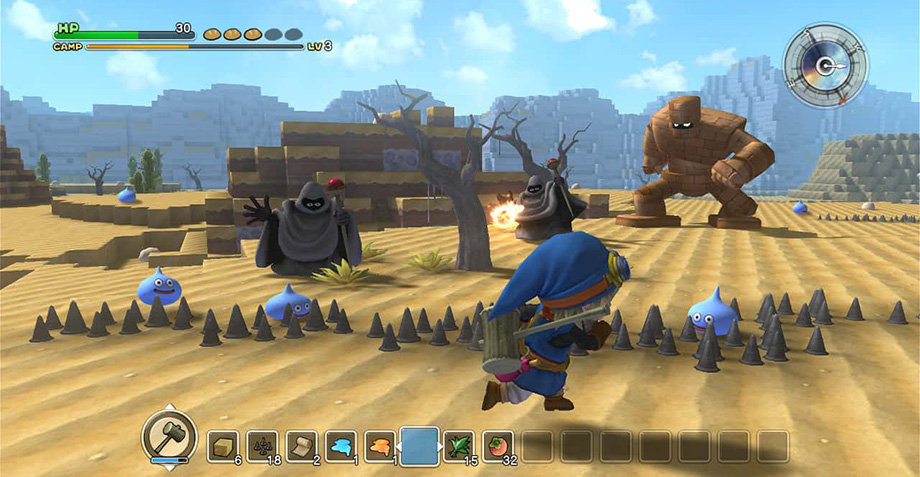Screen dimensions: 920x477
Task: Choose the red fruit hotbar slot
Action: point(498,446)
